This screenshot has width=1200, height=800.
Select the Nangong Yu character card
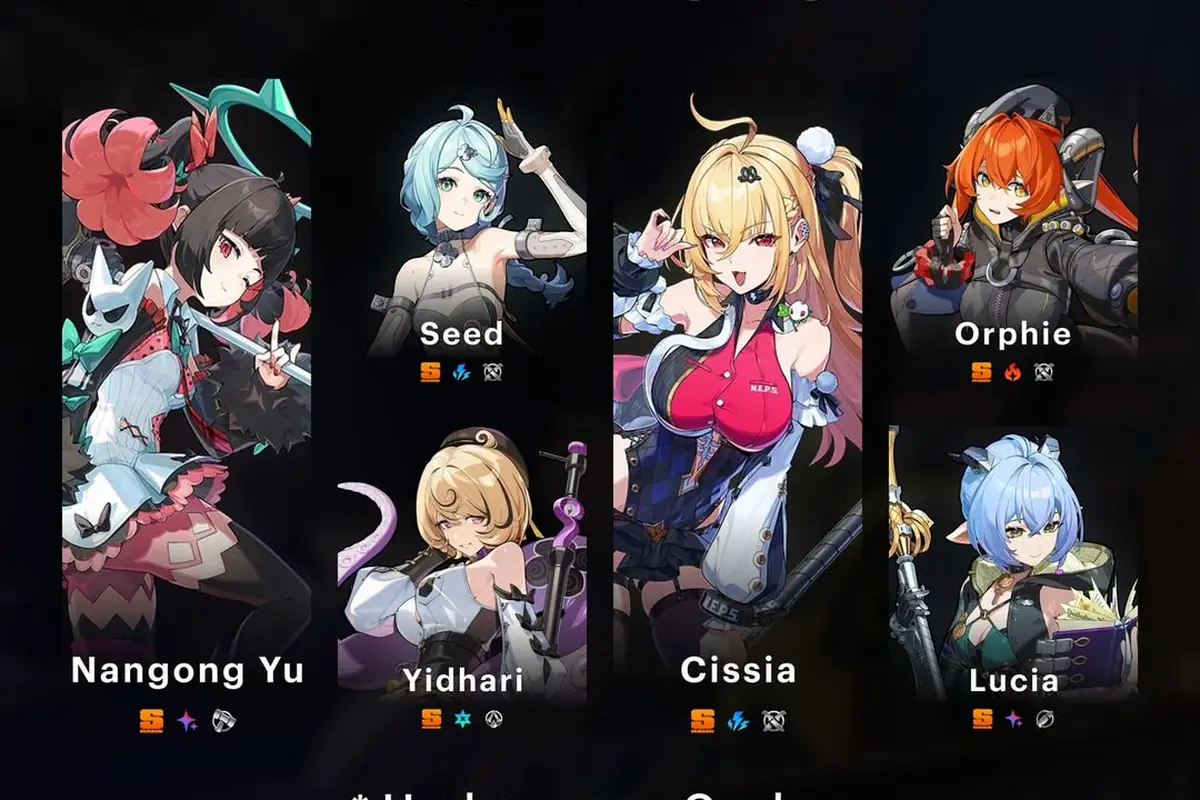point(187,400)
